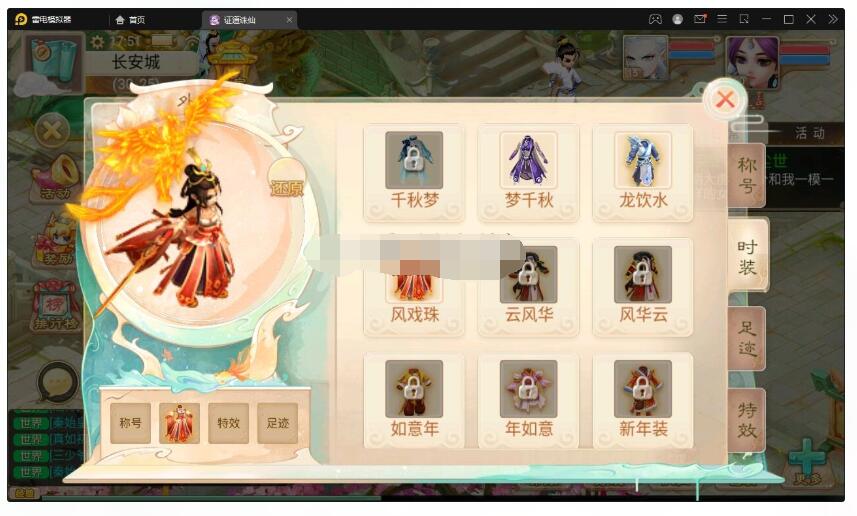Select the equipped red outfit slot

tap(180, 423)
